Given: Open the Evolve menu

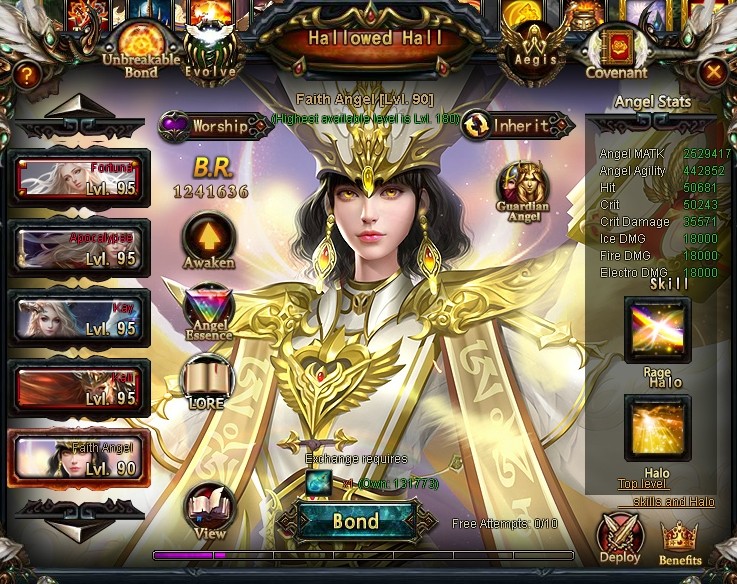Looking at the screenshot, I should 212,50.
